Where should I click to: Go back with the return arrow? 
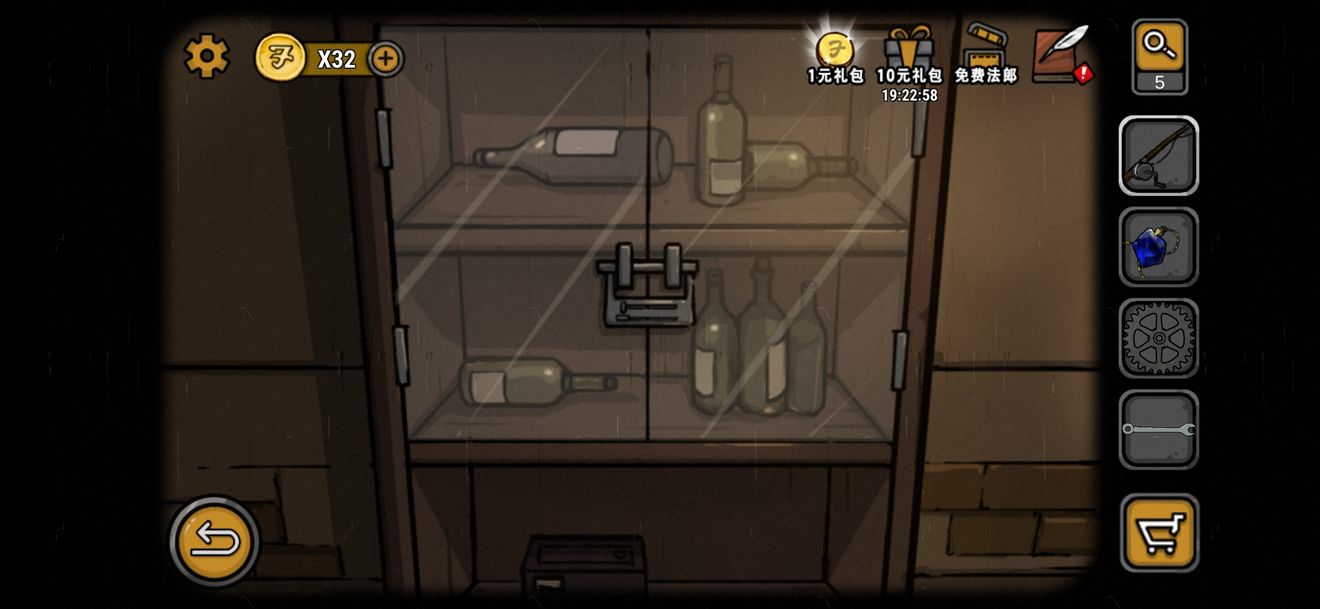[215, 541]
